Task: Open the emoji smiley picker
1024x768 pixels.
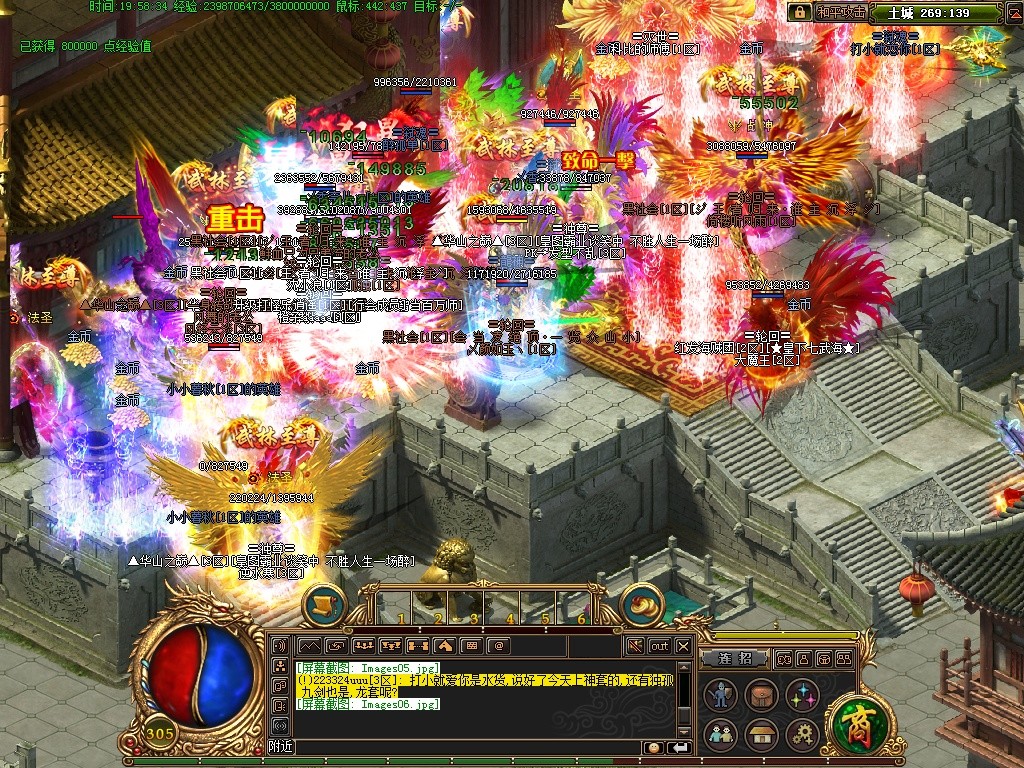Action: click(654, 748)
